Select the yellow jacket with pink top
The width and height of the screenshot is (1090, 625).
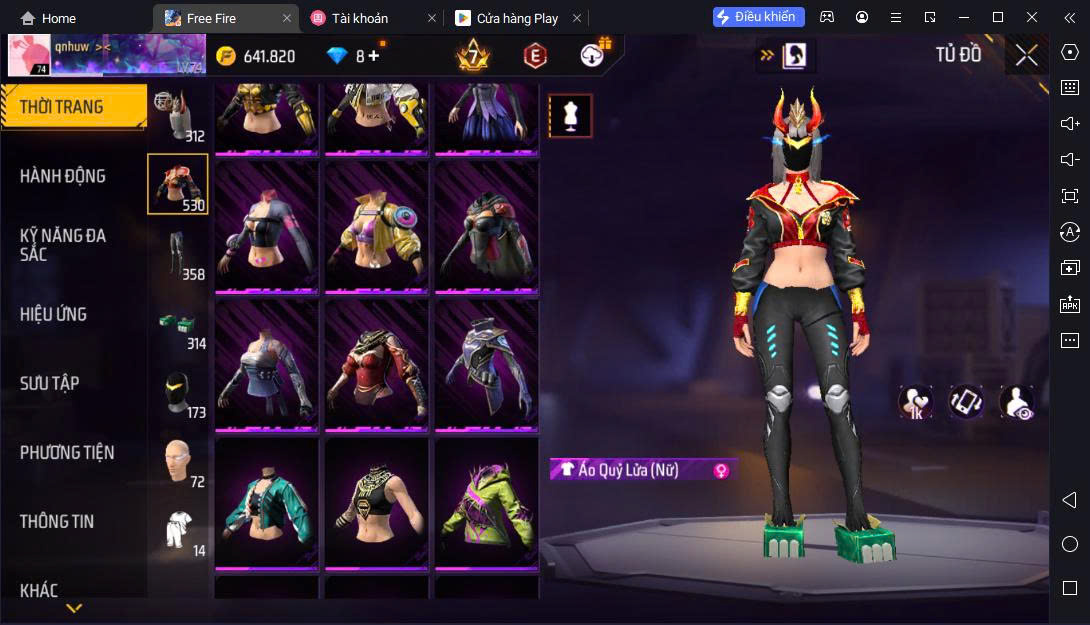click(376, 226)
